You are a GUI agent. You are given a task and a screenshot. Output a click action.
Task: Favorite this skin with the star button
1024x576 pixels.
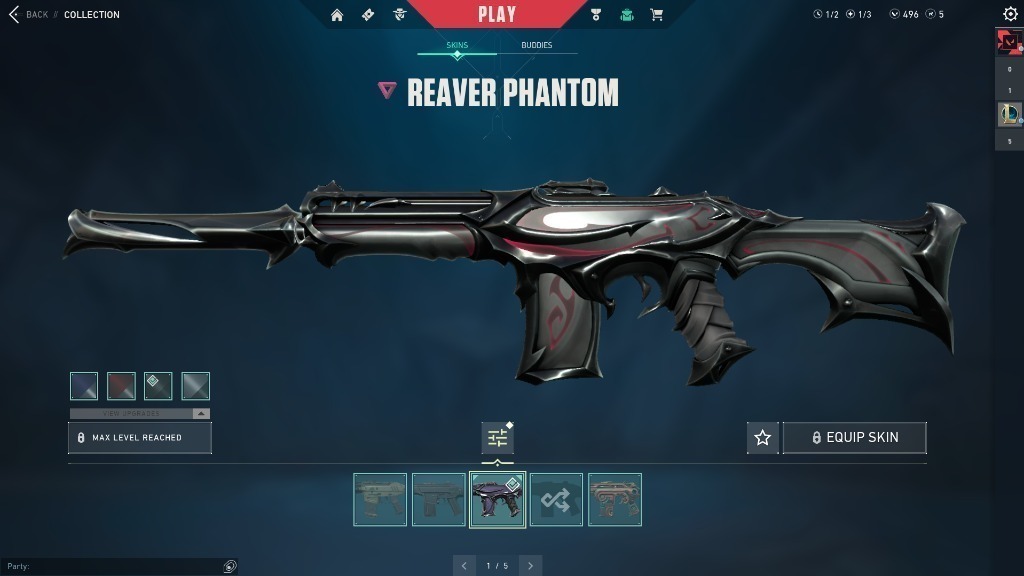click(x=763, y=438)
